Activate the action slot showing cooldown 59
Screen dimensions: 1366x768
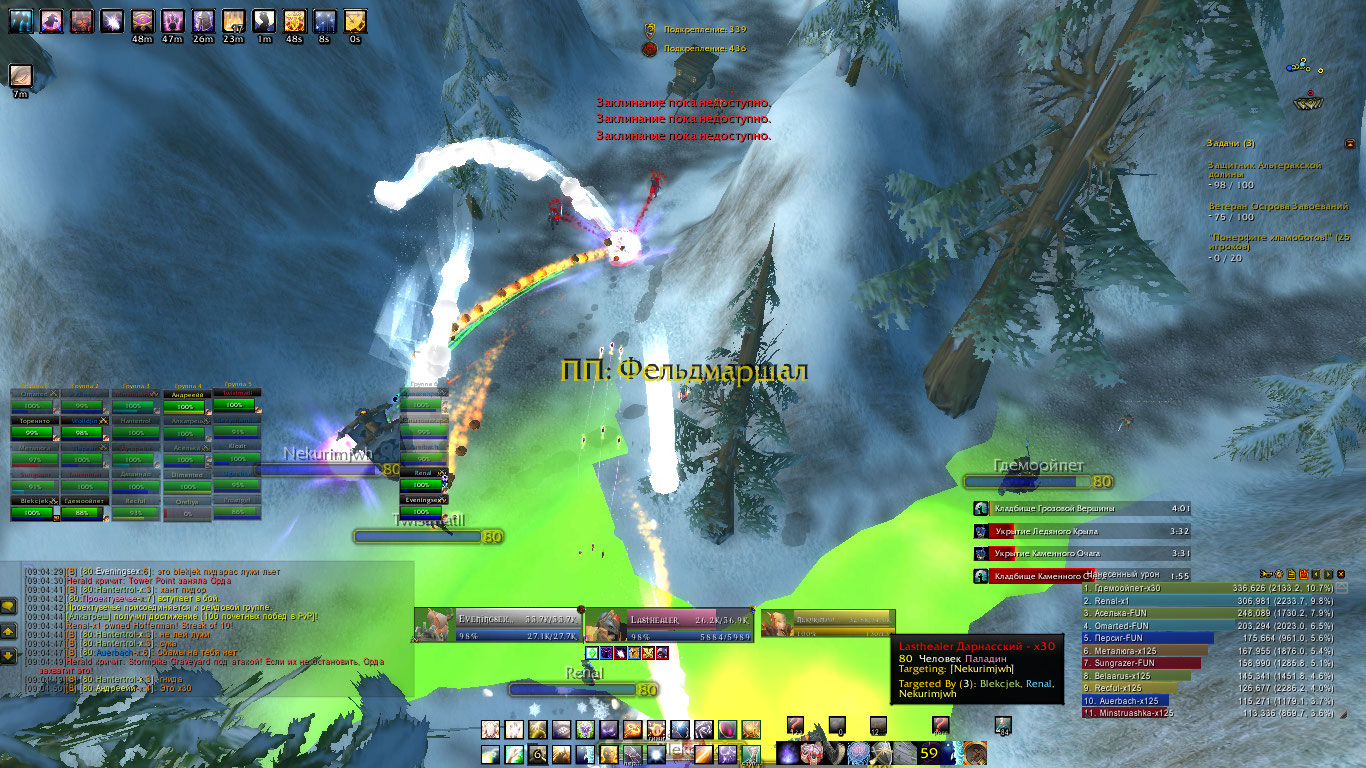tap(929, 752)
